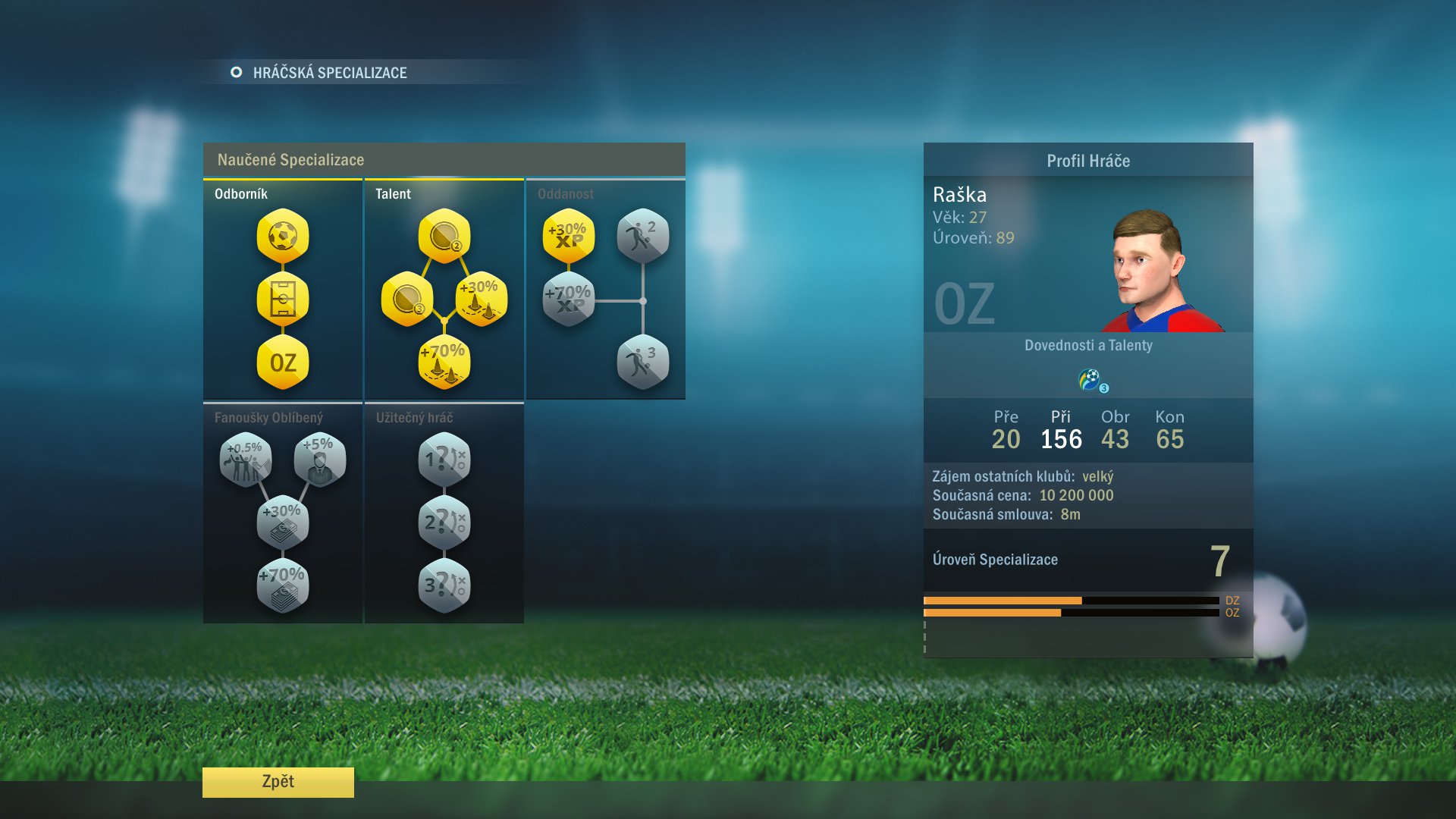Select the +30% money badge
This screenshot has width=1456, height=819.
click(x=283, y=523)
